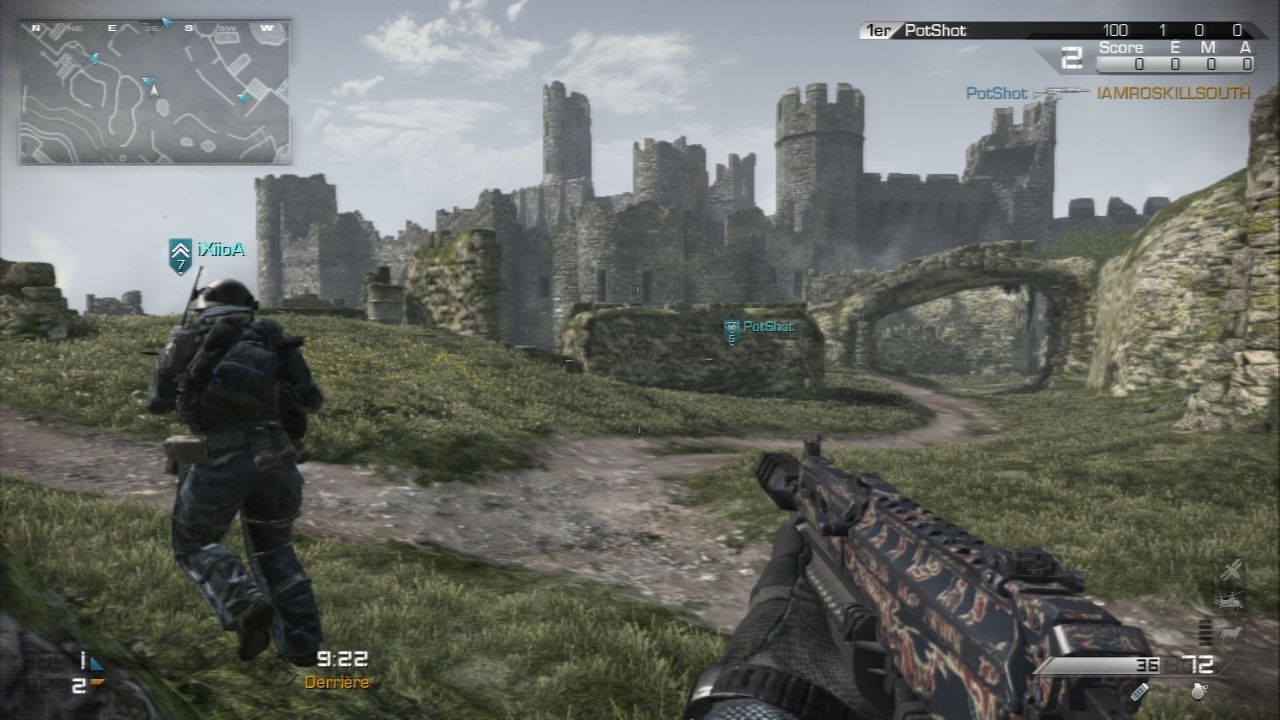Select the Sat Com killstreak icon
Image resolution: width=1280 pixels, height=720 pixels.
(1232, 571)
